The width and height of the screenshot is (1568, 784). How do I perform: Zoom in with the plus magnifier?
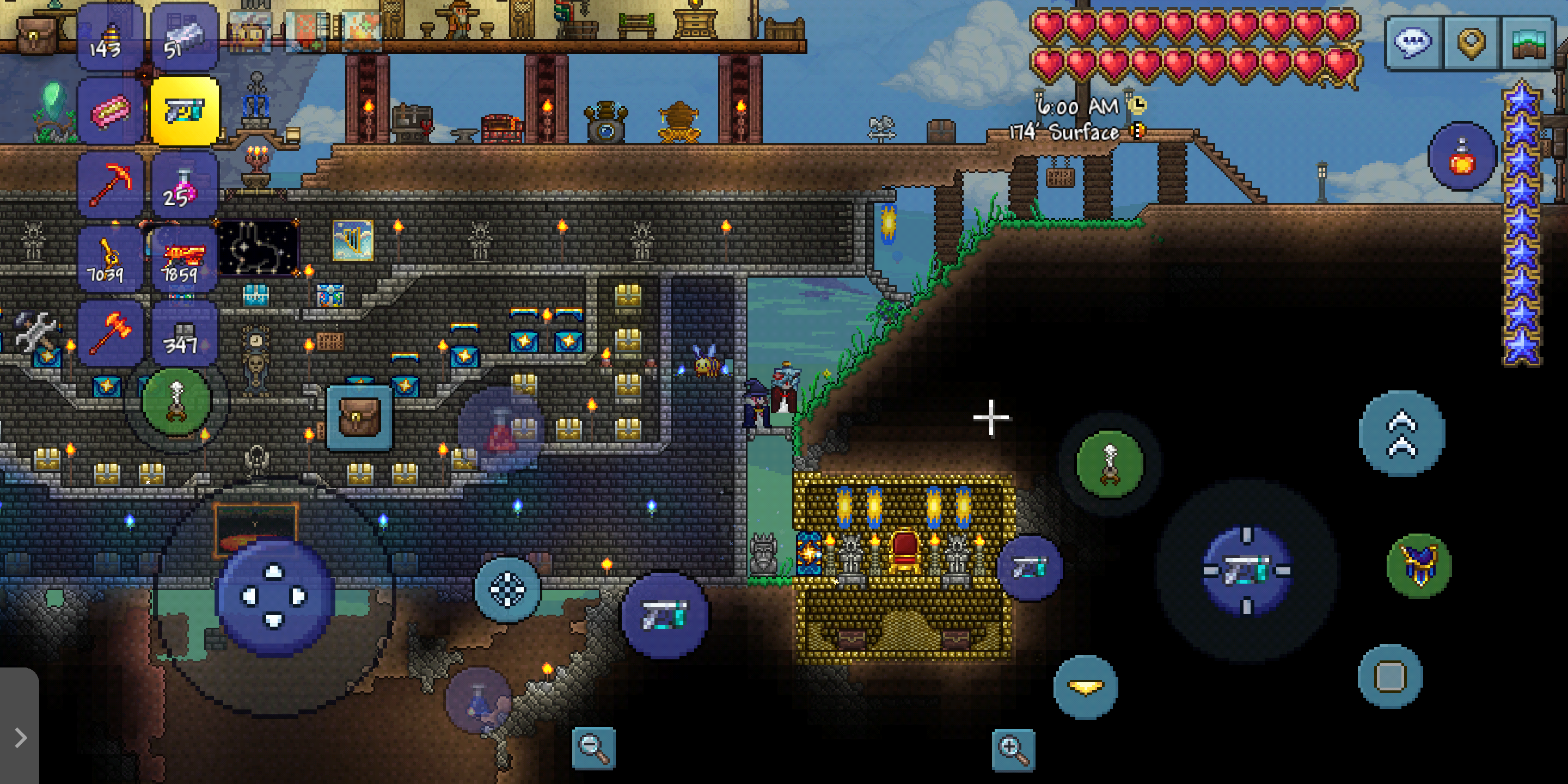1013,749
